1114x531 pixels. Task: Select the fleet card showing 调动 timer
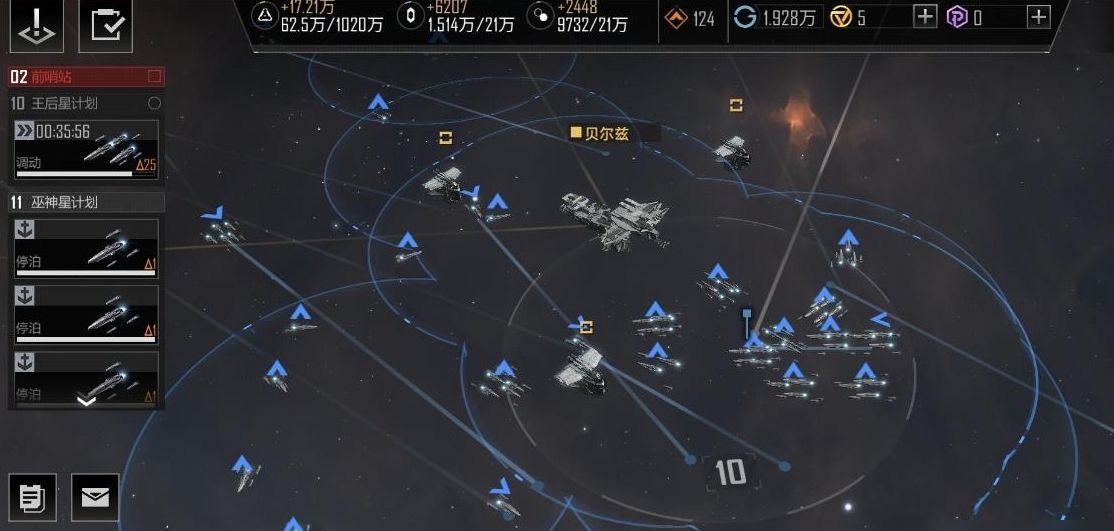pyautogui.click(x=86, y=148)
